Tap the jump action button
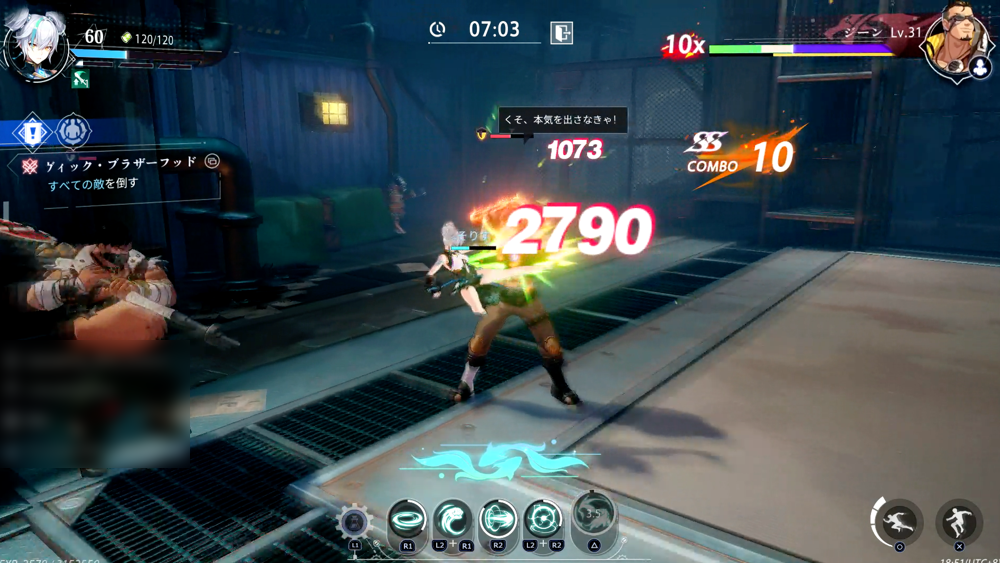Screen dimensions: 1000x563 (x=958, y=520)
